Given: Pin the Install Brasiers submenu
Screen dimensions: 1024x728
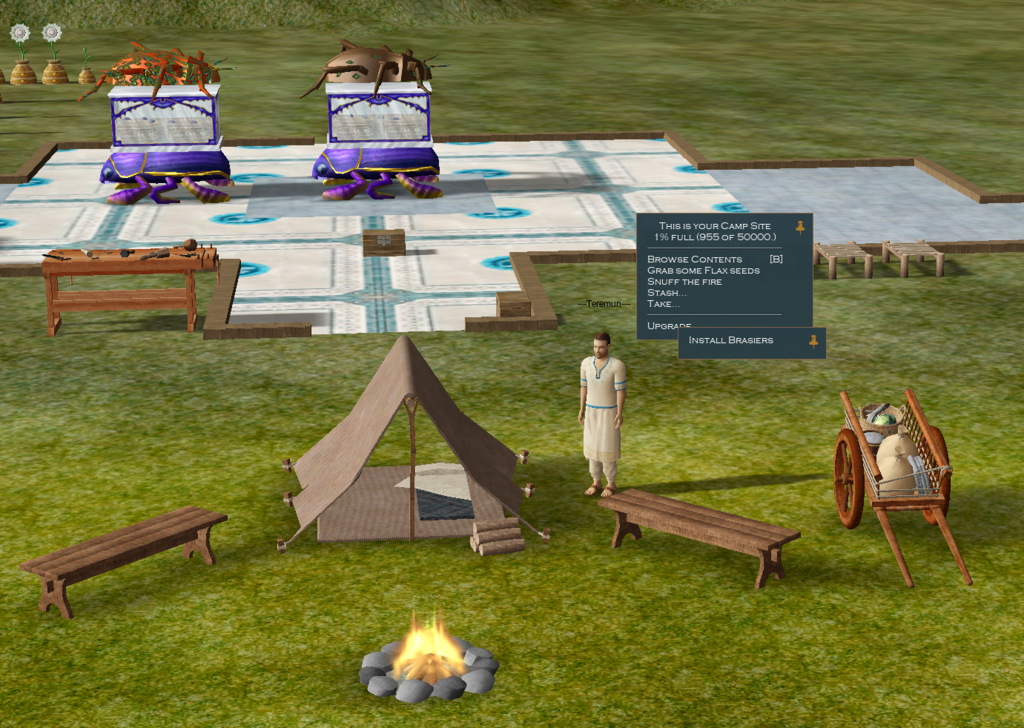Looking at the screenshot, I should coord(813,341).
